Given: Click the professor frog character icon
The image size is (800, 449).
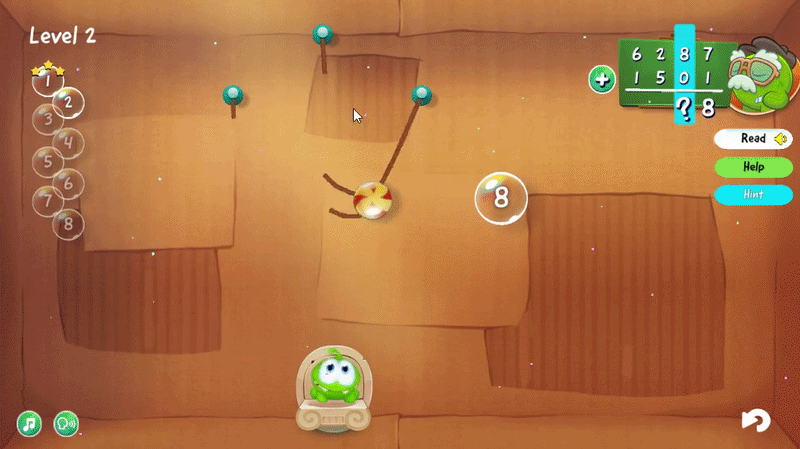Looking at the screenshot, I should pyautogui.click(x=762, y=79).
